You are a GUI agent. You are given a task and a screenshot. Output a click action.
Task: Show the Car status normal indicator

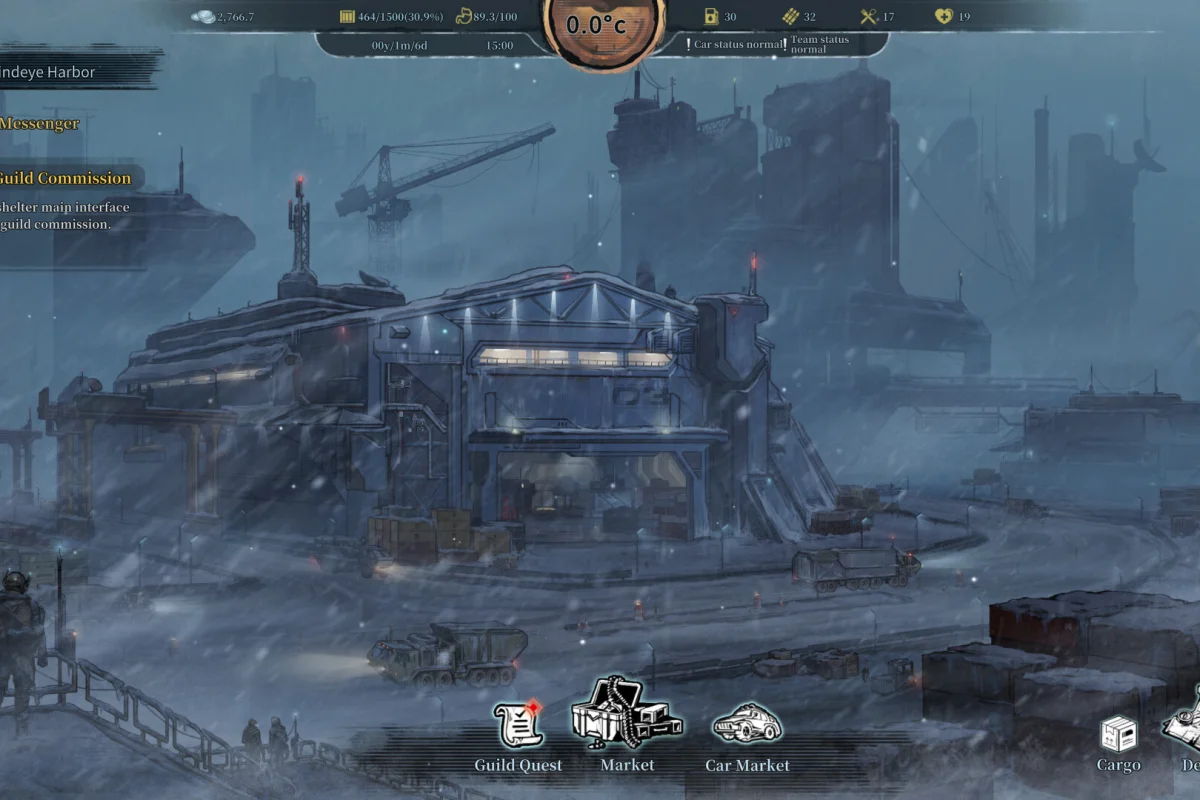click(x=736, y=45)
